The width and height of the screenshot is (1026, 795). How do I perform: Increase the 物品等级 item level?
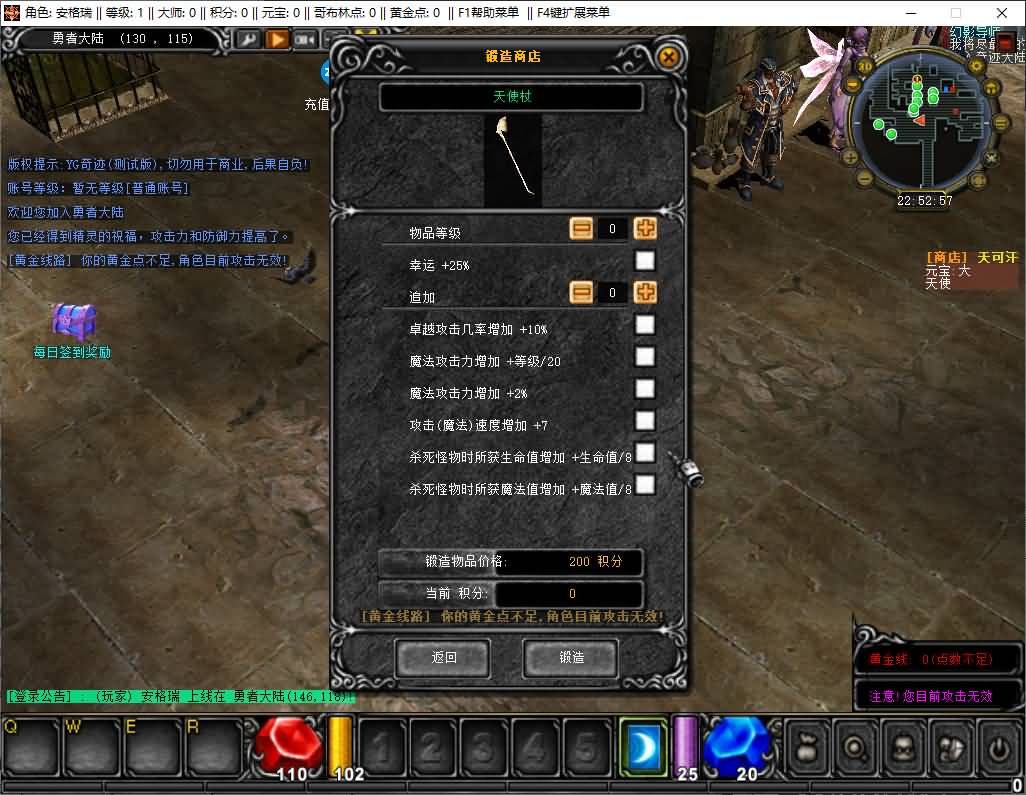click(646, 228)
